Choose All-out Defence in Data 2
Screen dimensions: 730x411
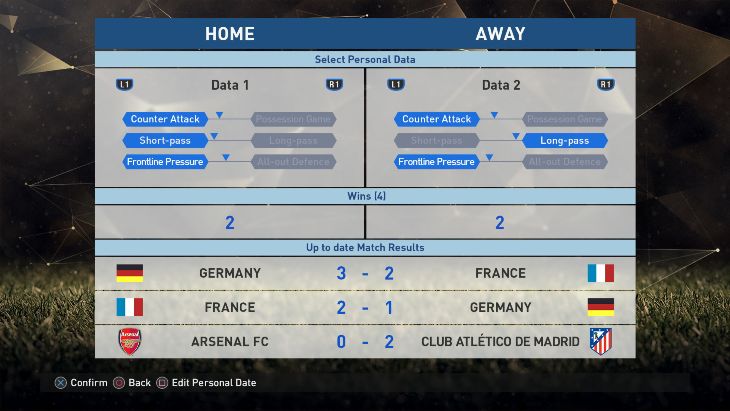click(565, 162)
